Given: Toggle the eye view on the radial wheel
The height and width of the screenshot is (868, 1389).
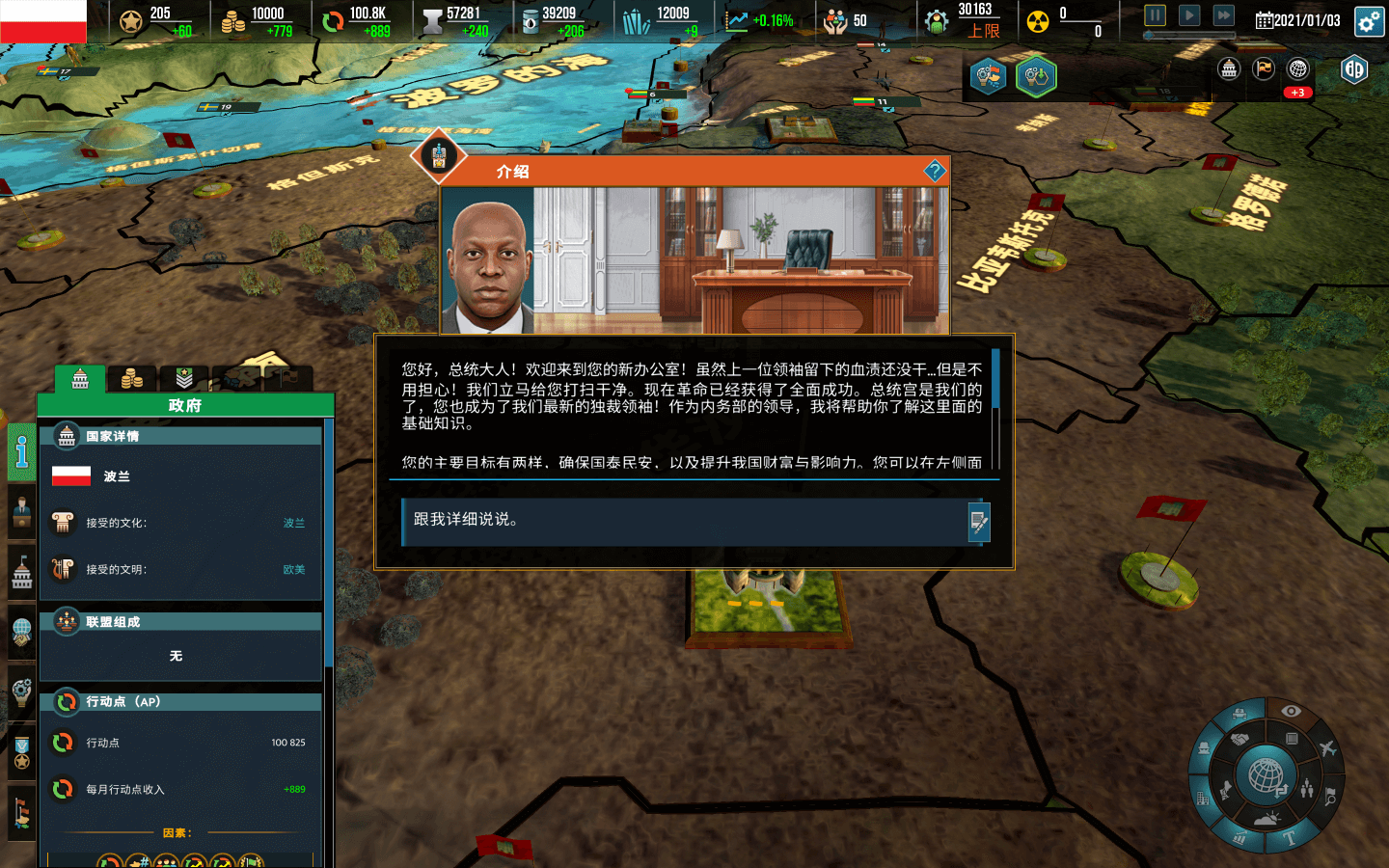Looking at the screenshot, I should (x=1291, y=712).
